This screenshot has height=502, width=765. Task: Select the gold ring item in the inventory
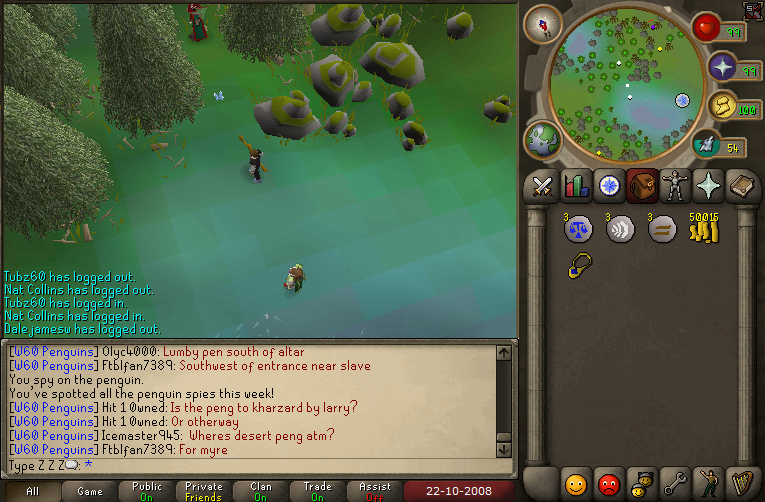[x=578, y=266]
